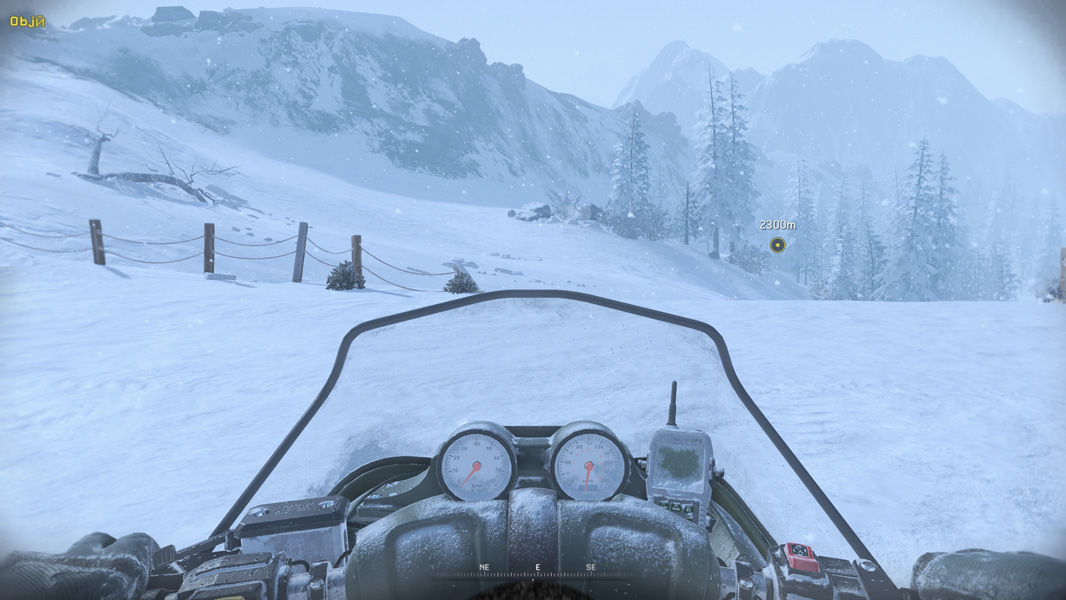The height and width of the screenshot is (600, 1066).
Task: Click the yellow objective label text
Action: coord(27,21)
